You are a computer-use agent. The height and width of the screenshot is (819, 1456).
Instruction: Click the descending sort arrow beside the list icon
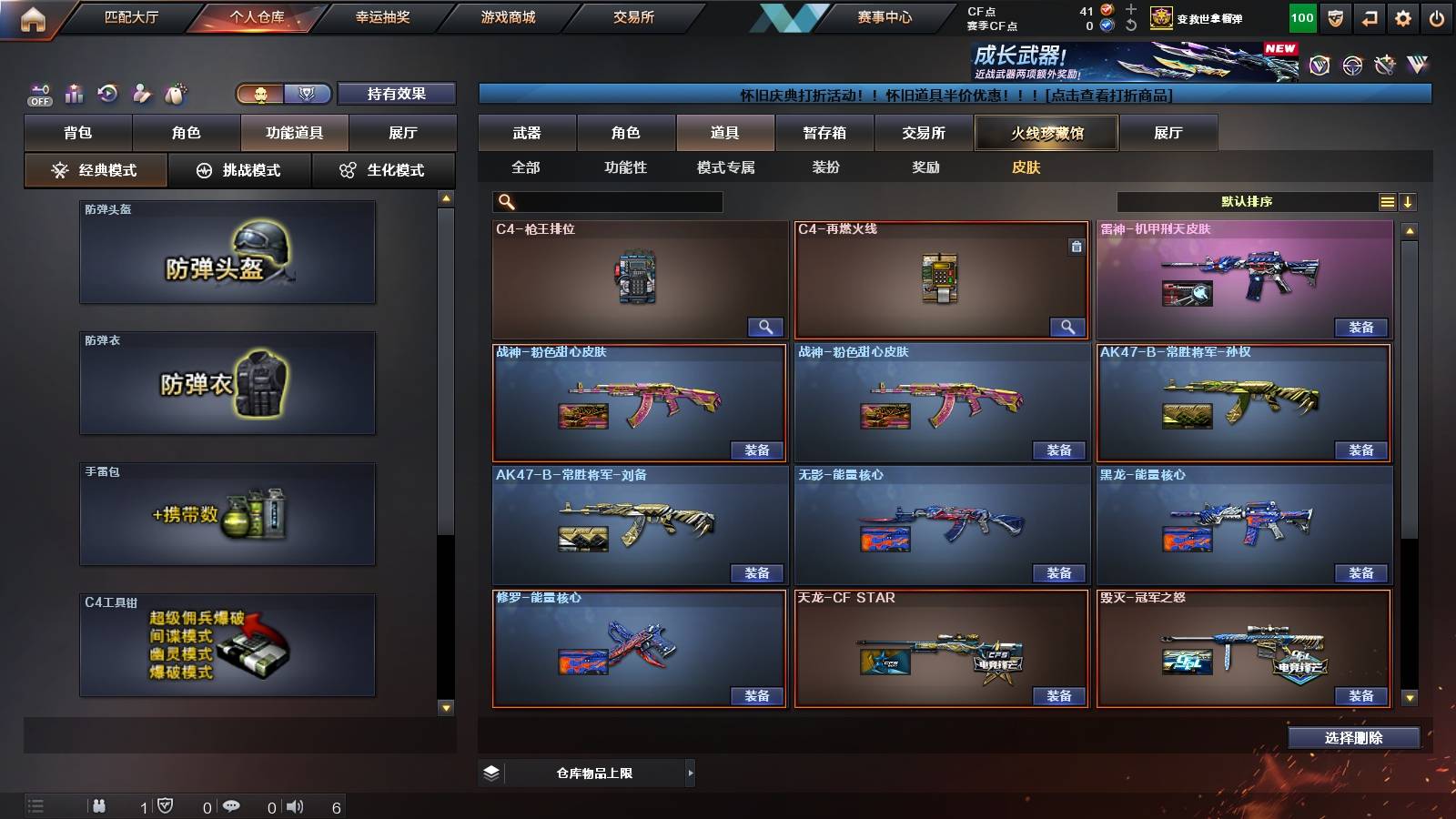coord(1409,202)
